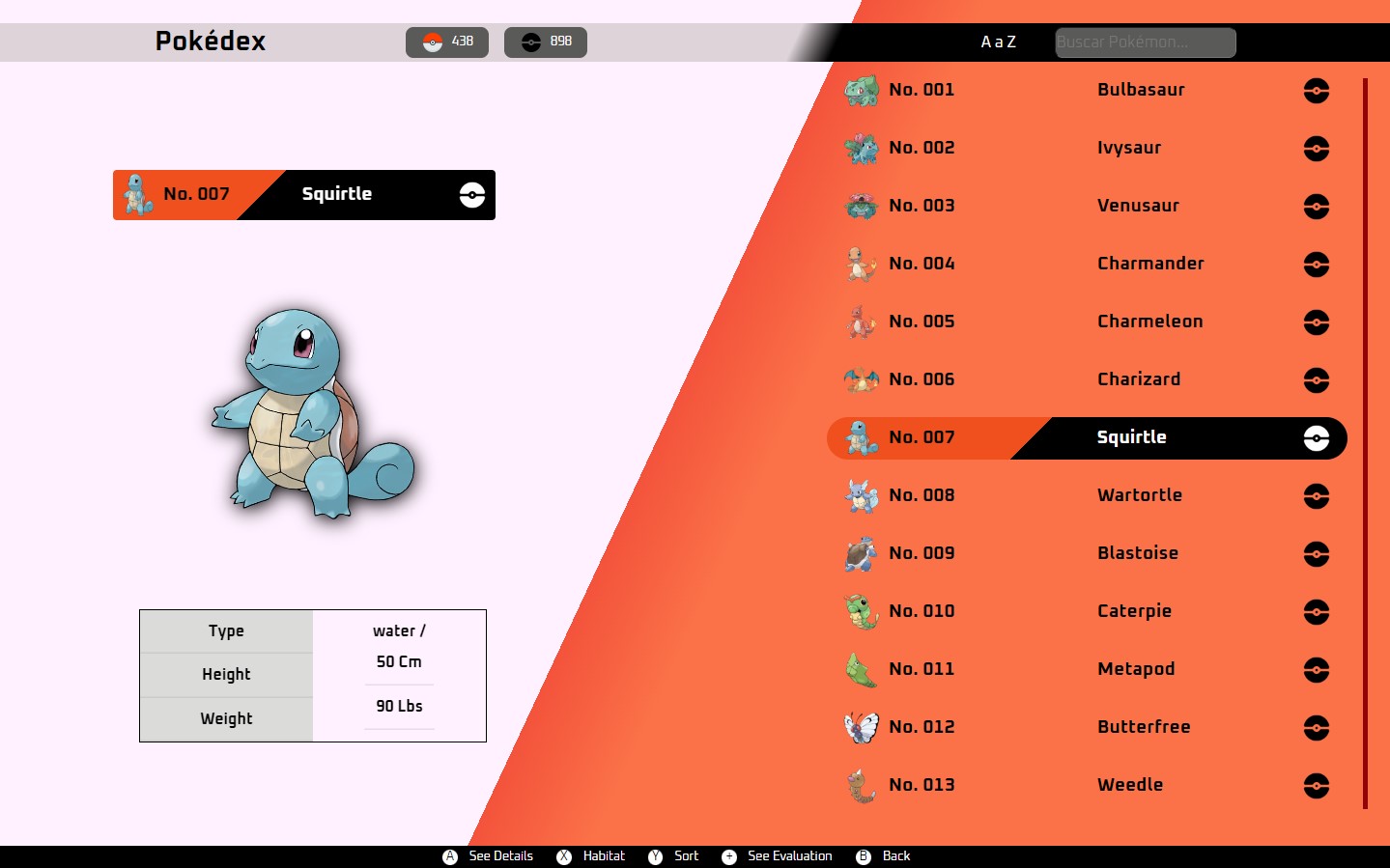Click the Pokéball icon next to Charizard
The width and height of the screenshot is (1390, 868).
(1316, 380)
